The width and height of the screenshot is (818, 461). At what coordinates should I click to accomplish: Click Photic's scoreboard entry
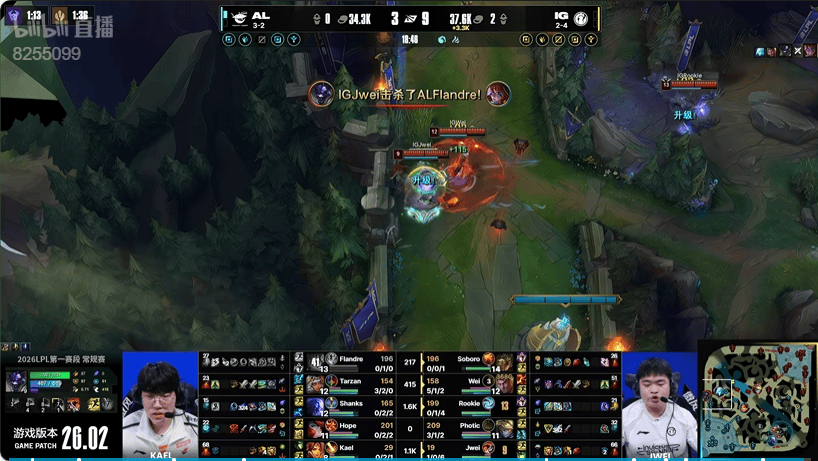(470, 426)
